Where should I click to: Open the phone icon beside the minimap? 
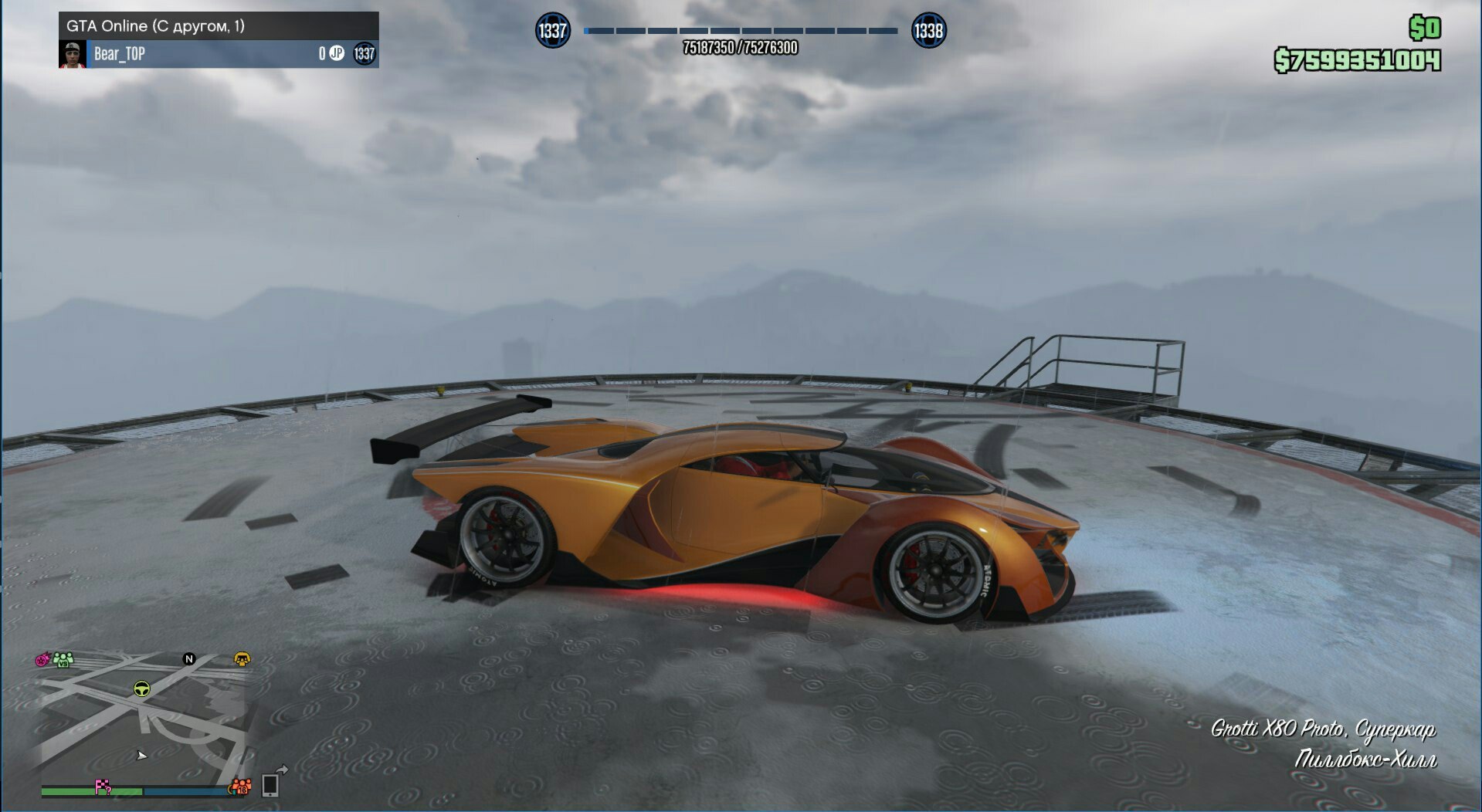[270, 784]
